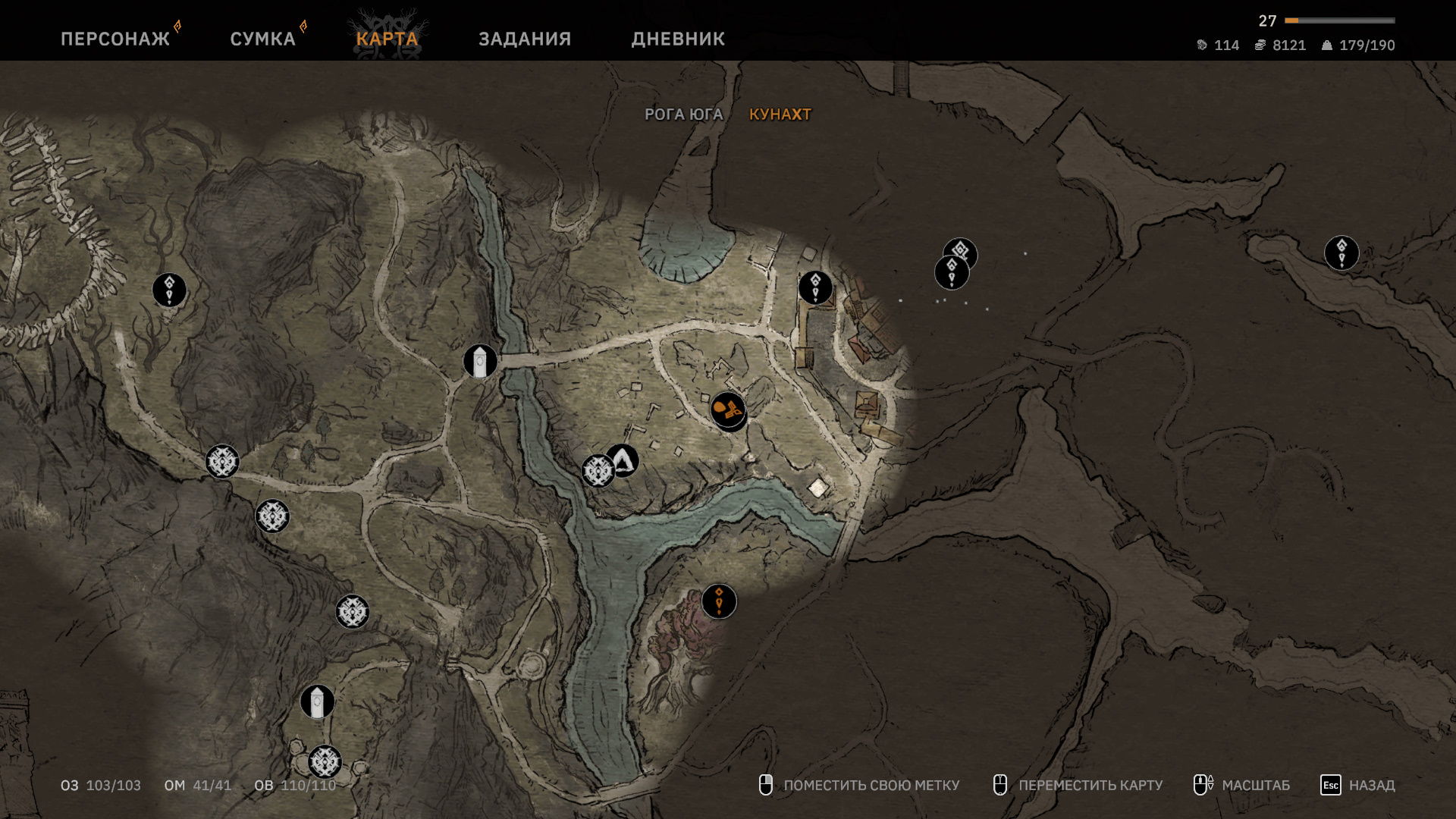1456x819 pixels.
Task: Go to the ДНЕВНИК journal tab
Action: click(678, 39)
